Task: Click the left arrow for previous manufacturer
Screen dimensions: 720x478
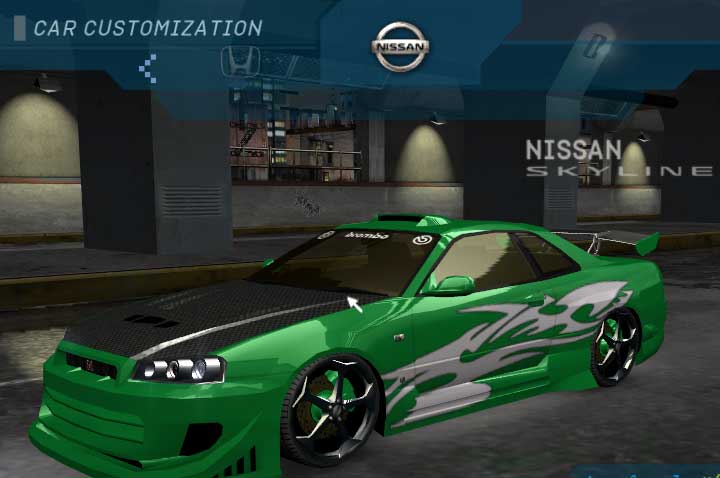Action: 148,67
